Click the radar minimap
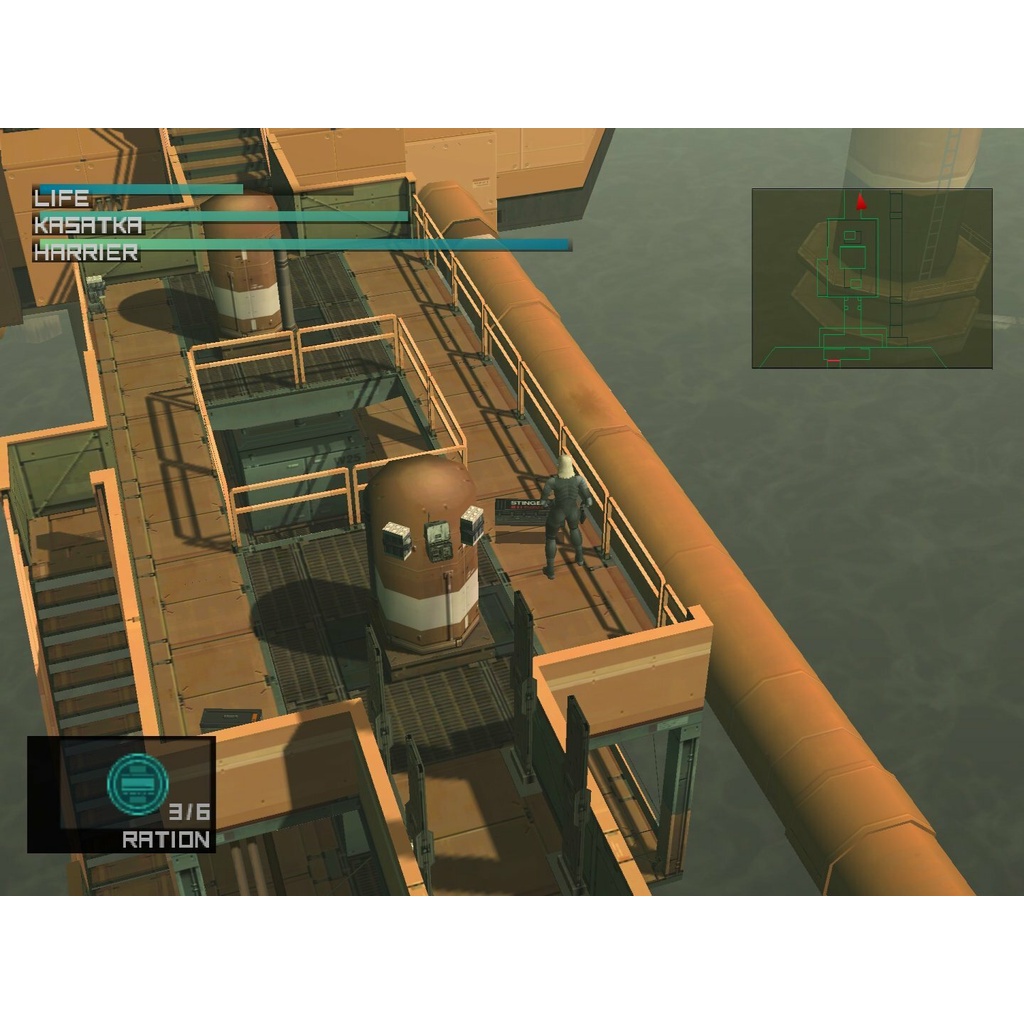This screenshot has height=1024, width=1024. pyautogui.click(x=871, y=278)
